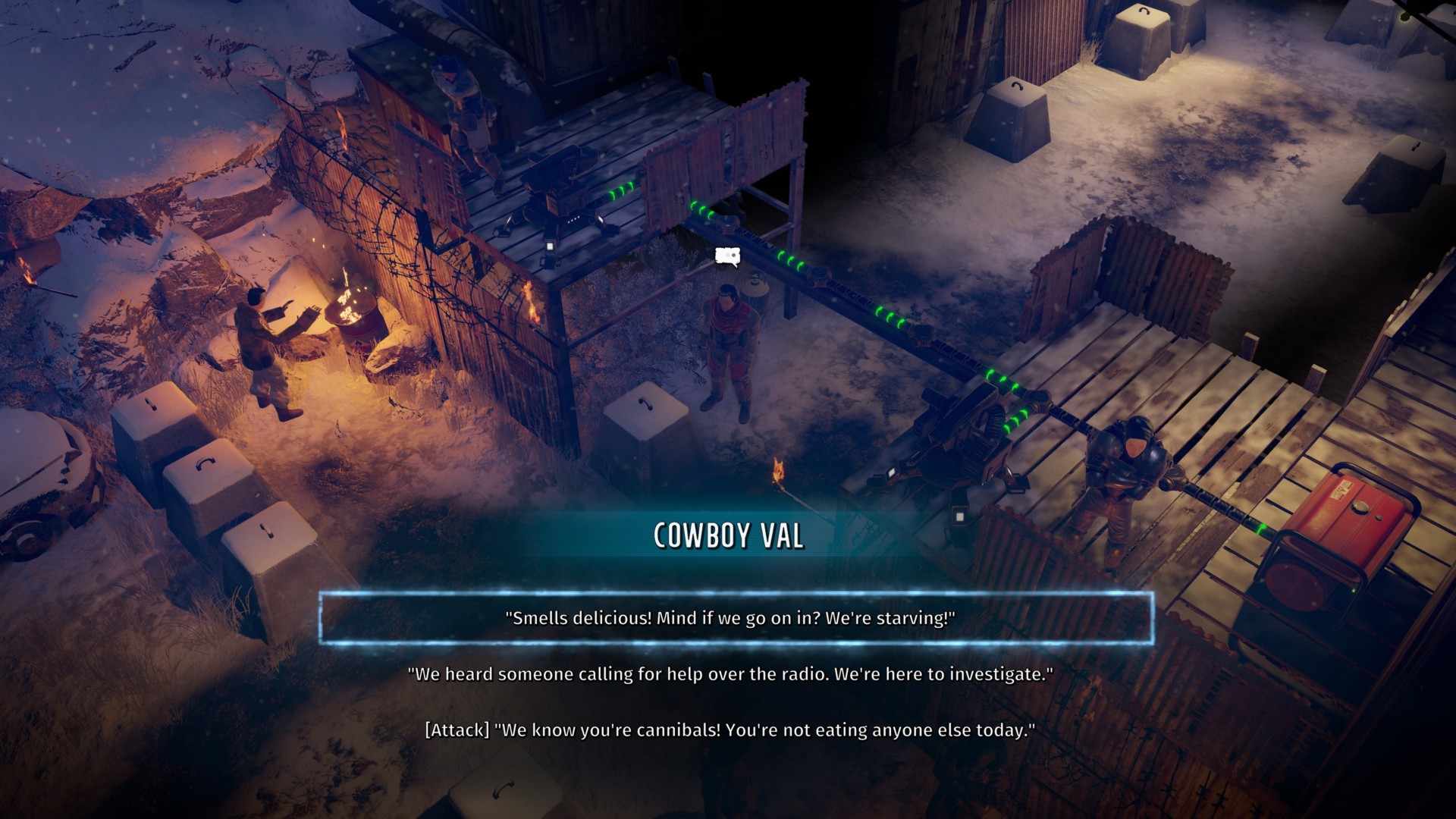Pick the [Attack] cannibals dialogue option
This screenshot has width=1456, height=819.
730,730
